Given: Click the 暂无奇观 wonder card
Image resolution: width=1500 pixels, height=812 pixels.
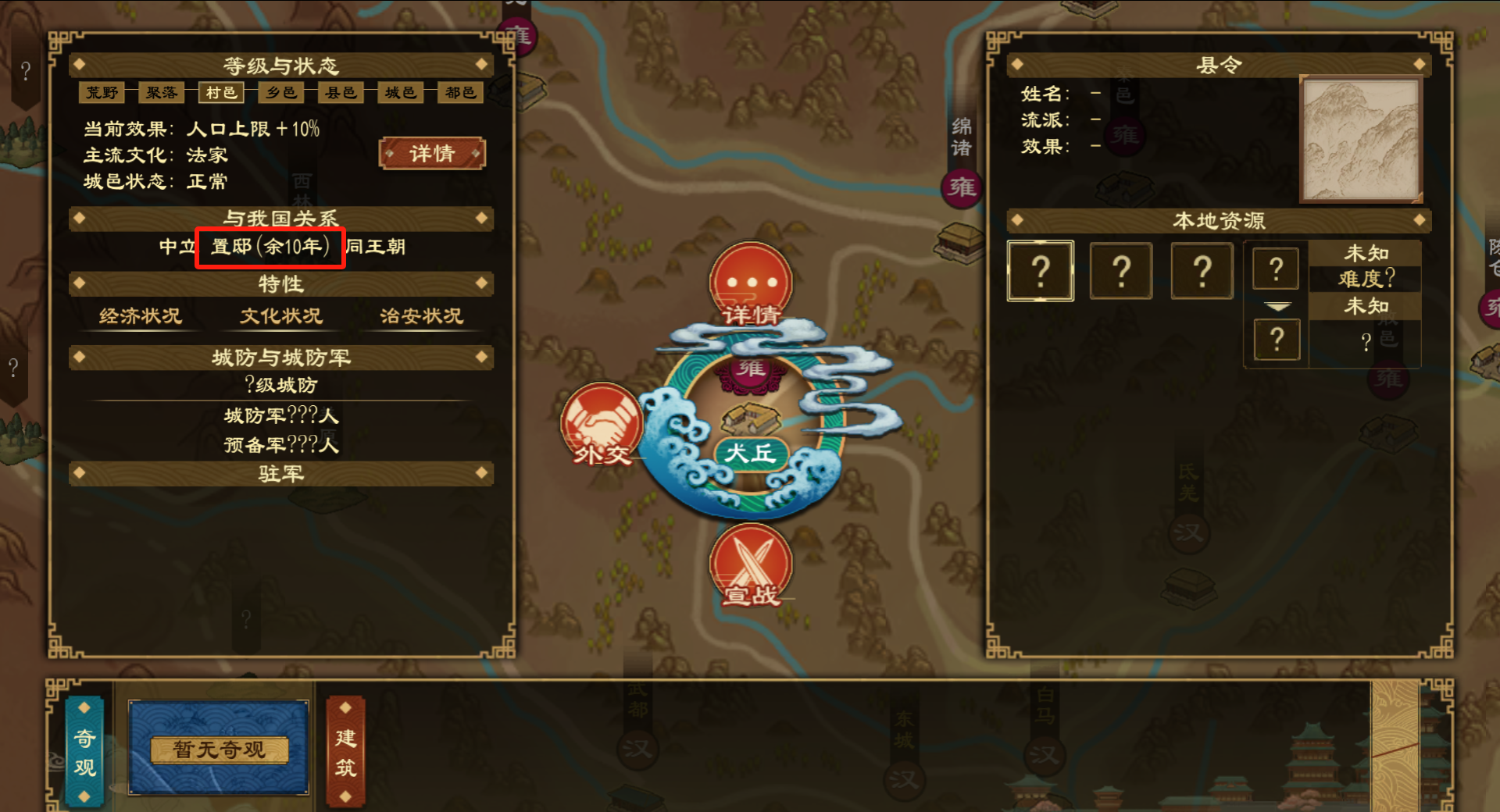Looking at the screenshot, I should pyautogui.click(x=219, y=749).
